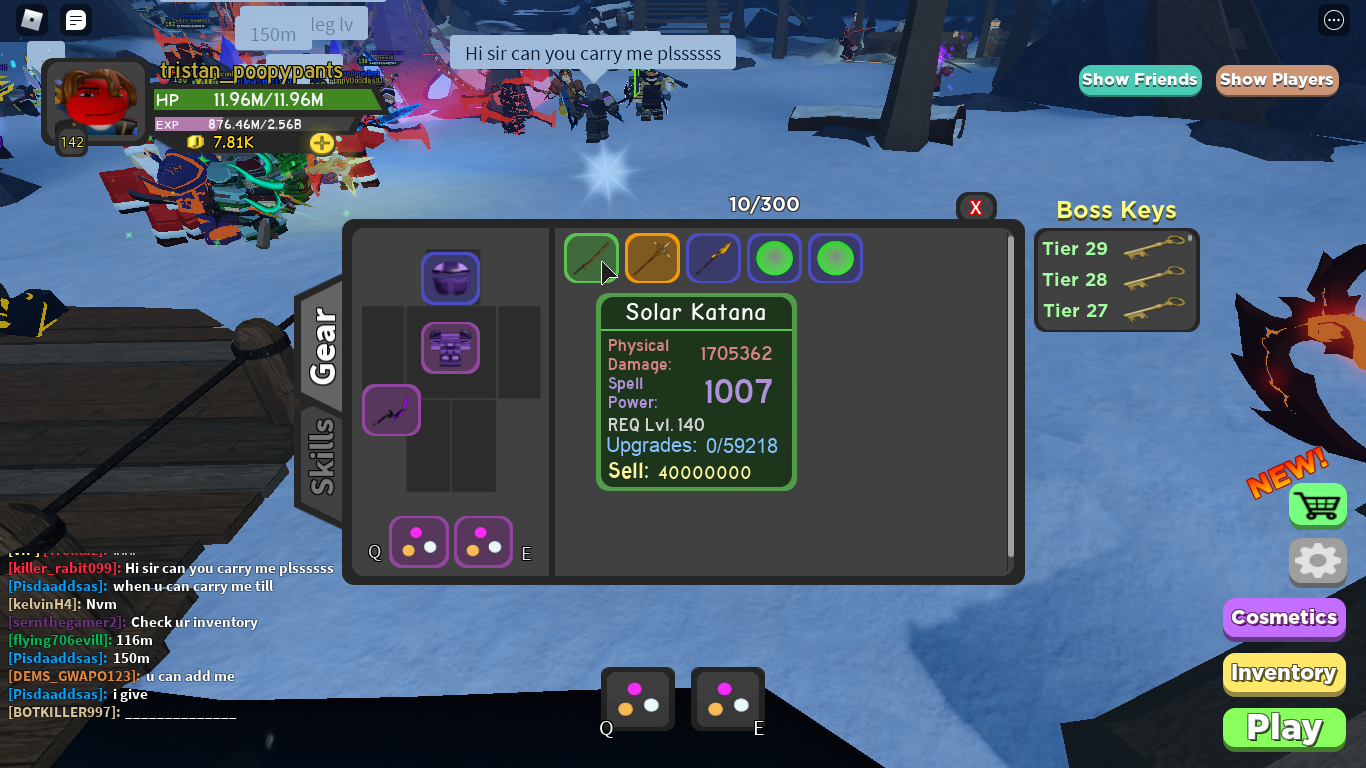1366x768 pixels.
Task: Select the first green orb item
Action: pyautogui.click(x=774, y=258)
